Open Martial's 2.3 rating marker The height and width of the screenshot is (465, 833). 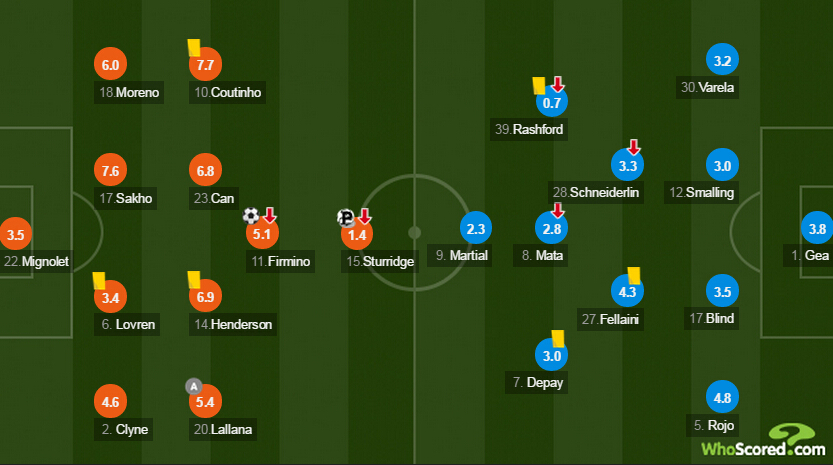476,229
